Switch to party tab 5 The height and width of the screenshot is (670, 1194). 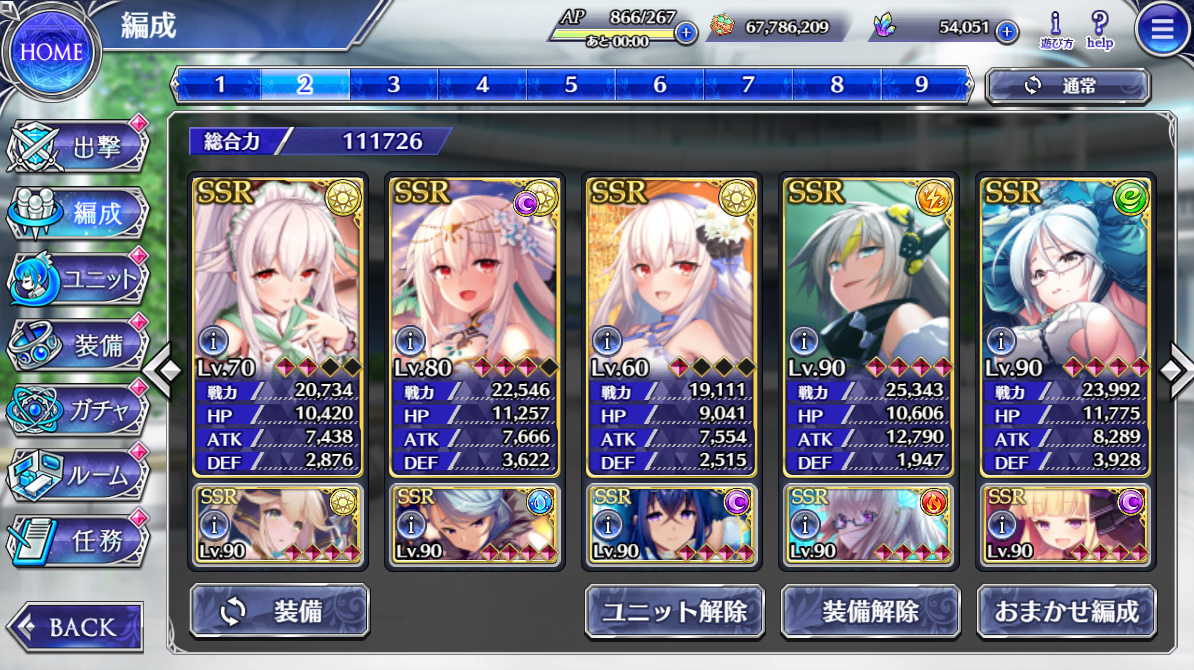coord(571,85)
